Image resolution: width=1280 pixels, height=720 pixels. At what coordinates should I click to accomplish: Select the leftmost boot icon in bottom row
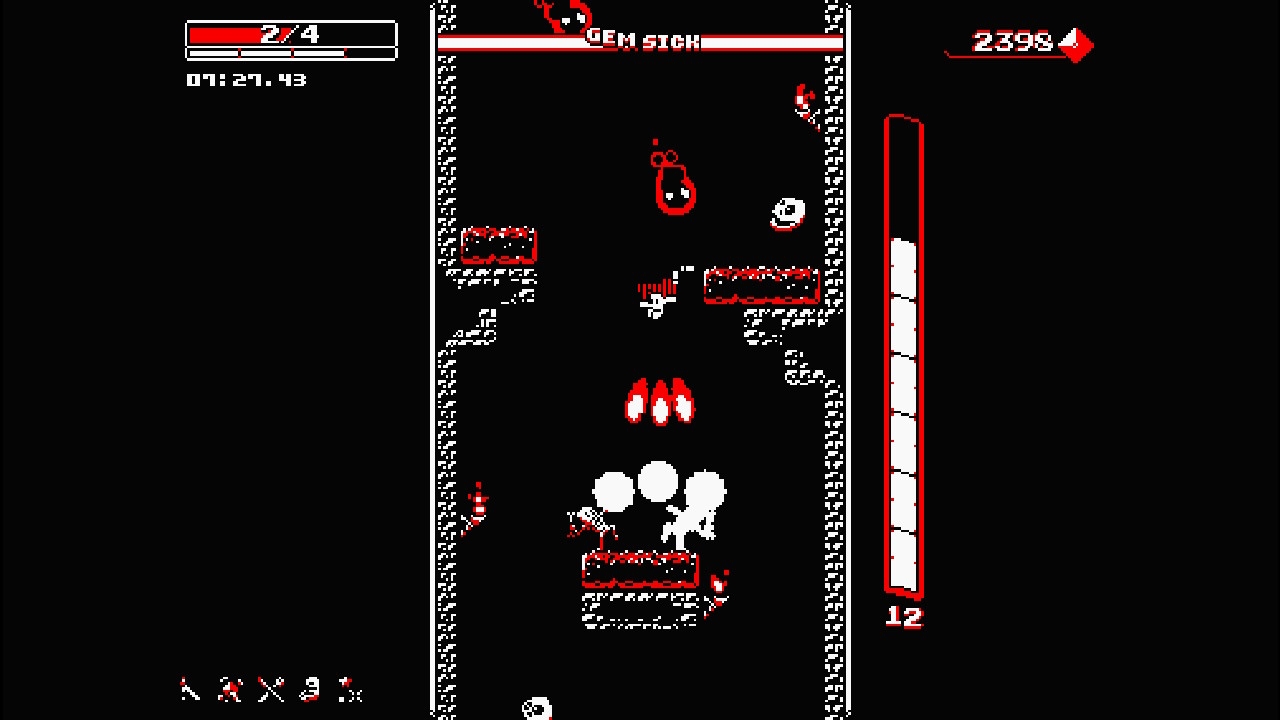pyautogui.click(x=190, y=691)
